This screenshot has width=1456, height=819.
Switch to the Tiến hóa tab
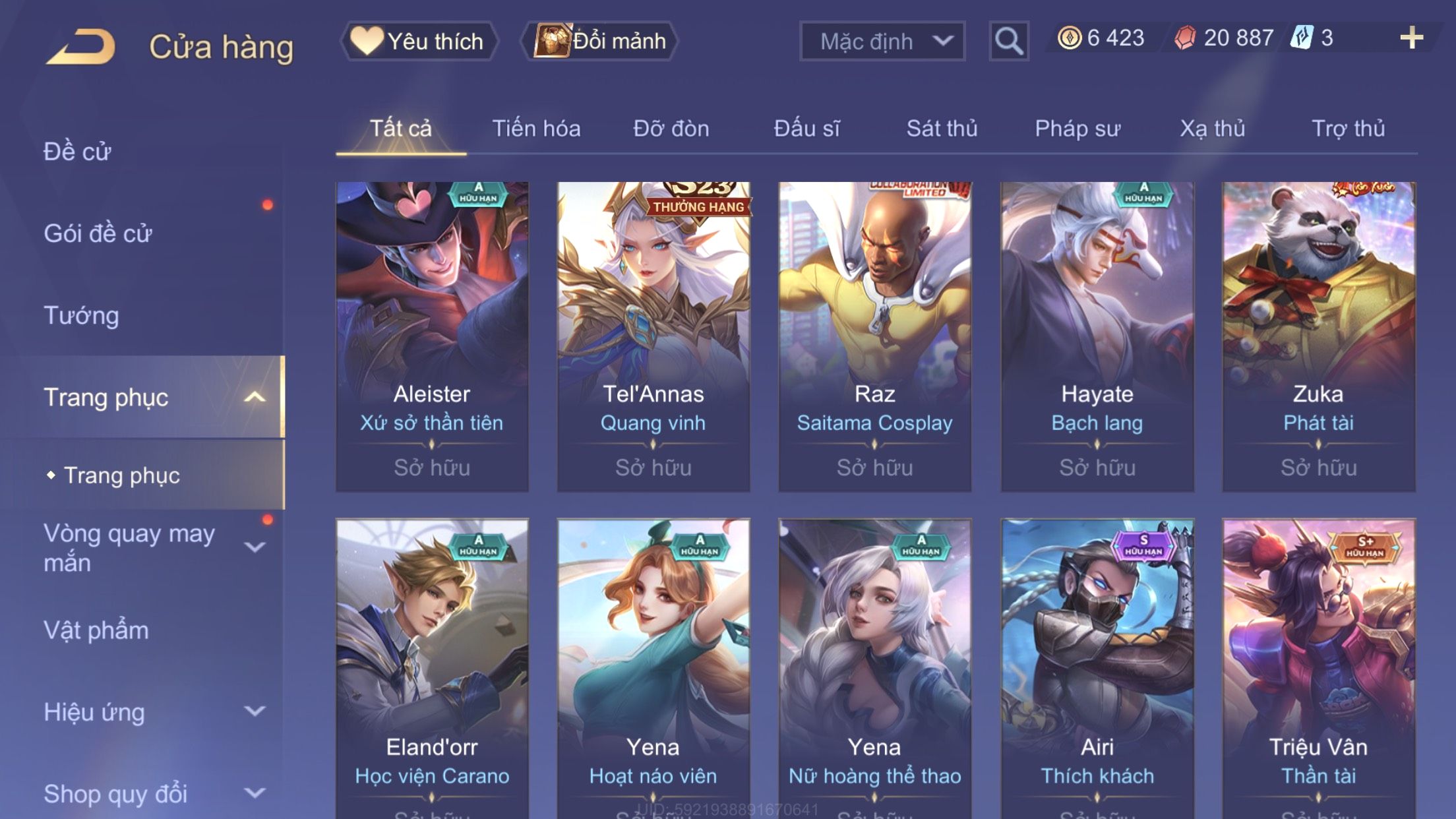[536, 129]
